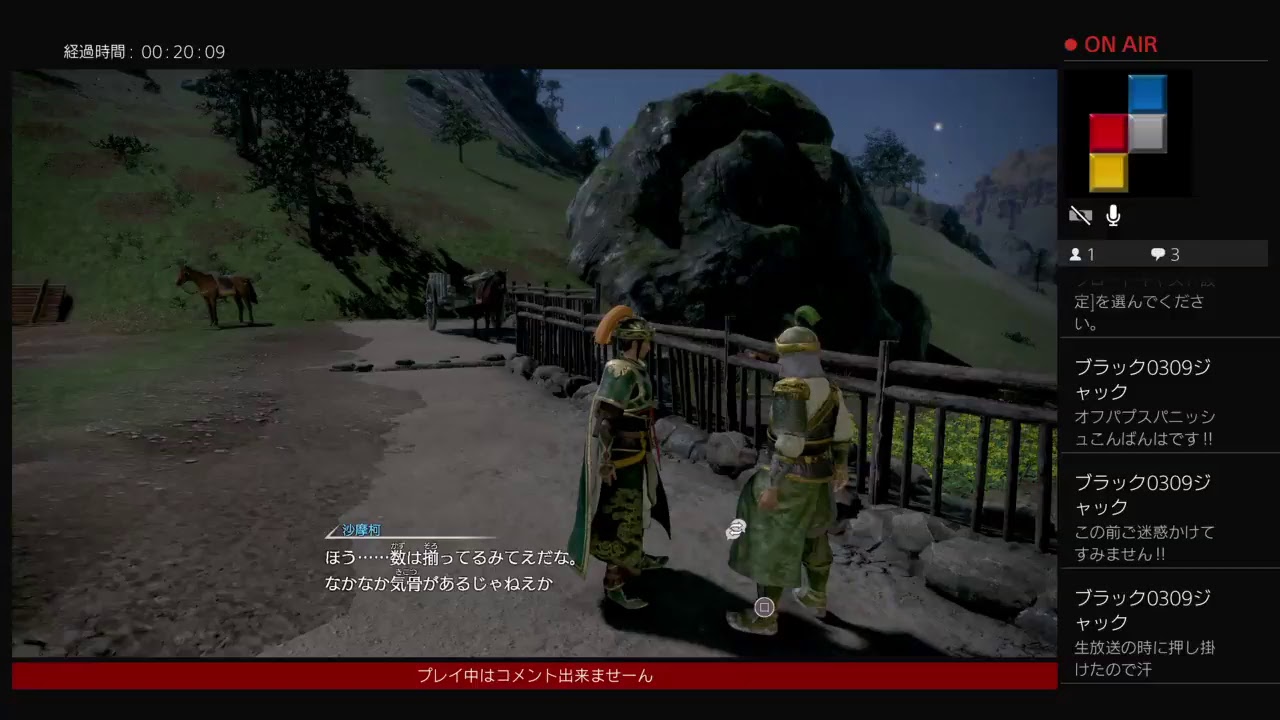Image resolution: width=1280 pixels, height=720 pixels.
Task: Click the circle button prompt near the character
Action: 764,607
